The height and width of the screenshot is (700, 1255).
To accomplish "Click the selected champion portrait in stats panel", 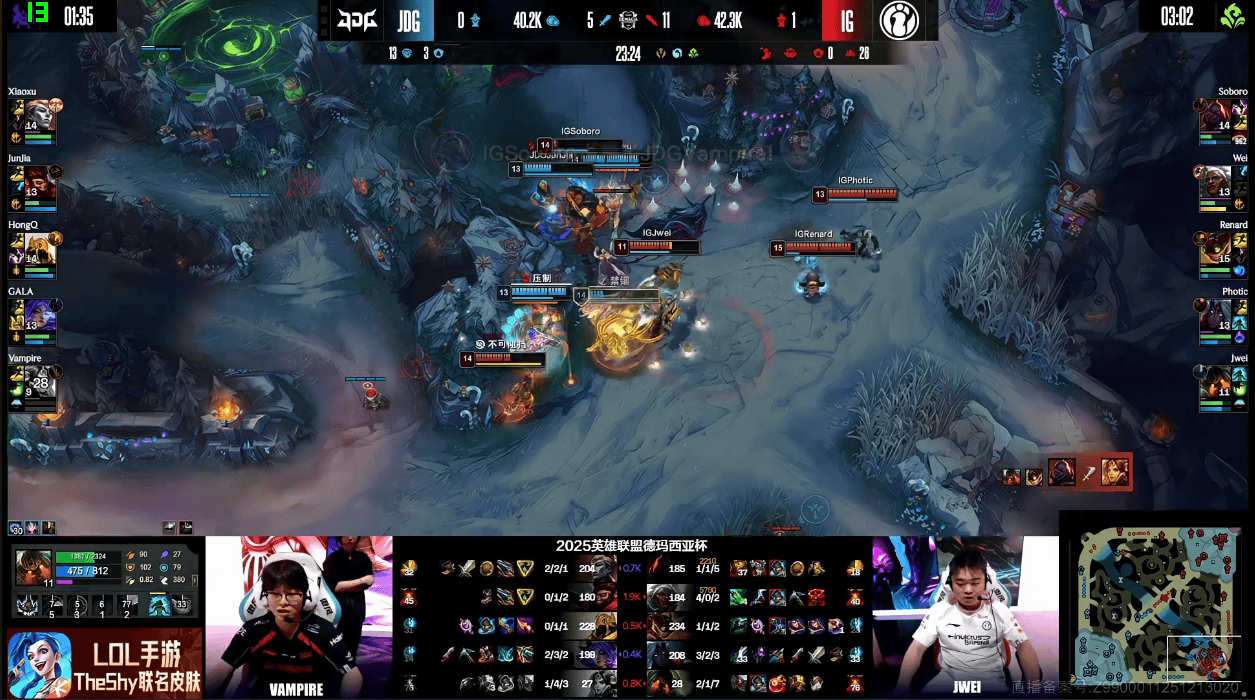I will point(34,567).
